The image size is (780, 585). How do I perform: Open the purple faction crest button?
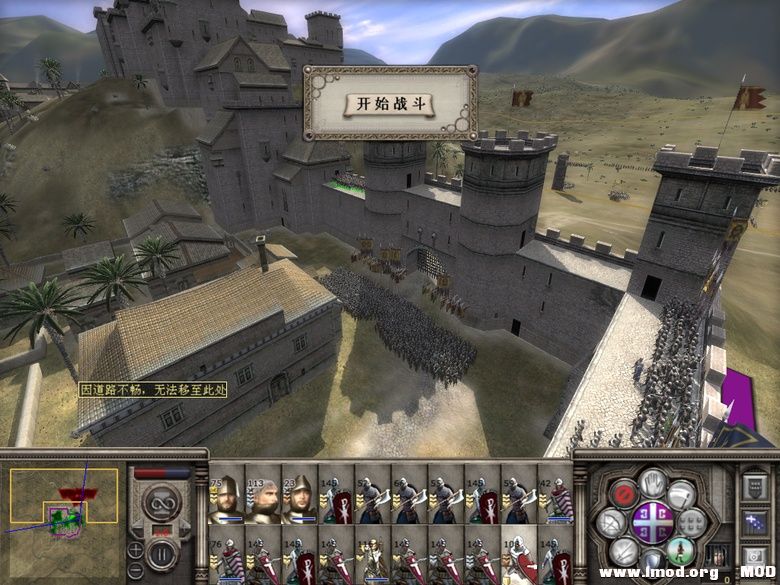pos(651,521)
